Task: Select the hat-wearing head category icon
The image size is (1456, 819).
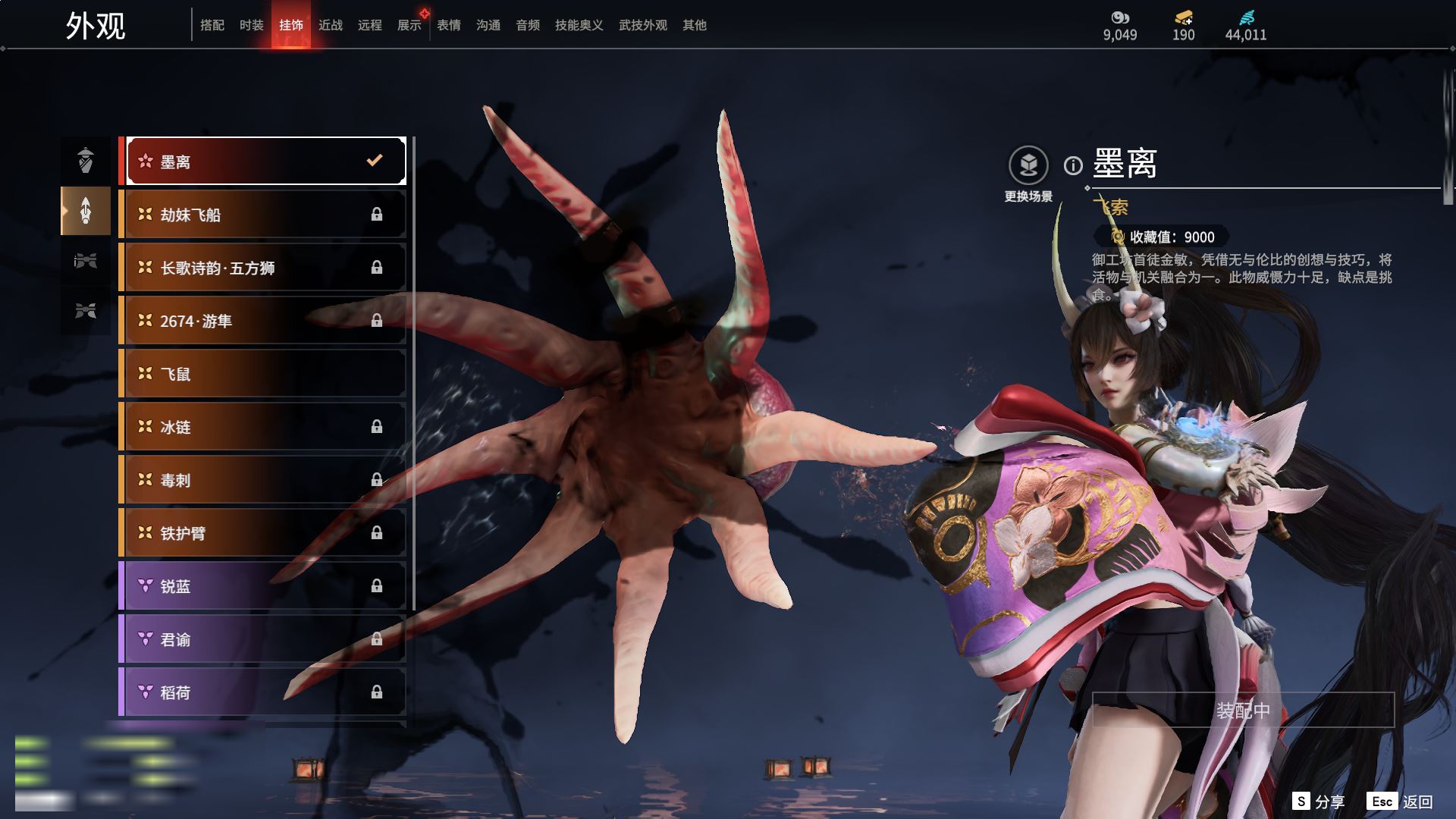Action: point(86,160)
